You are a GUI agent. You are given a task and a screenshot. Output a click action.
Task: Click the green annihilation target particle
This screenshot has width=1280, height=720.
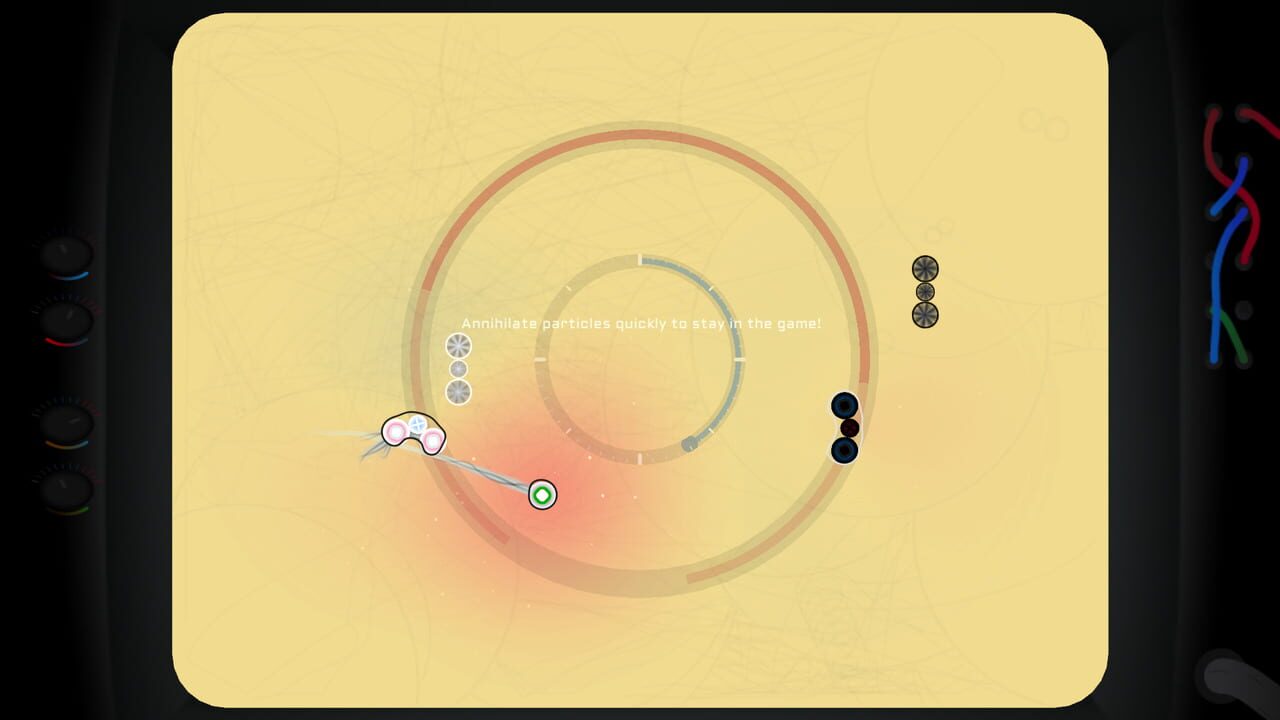[541, 495]
